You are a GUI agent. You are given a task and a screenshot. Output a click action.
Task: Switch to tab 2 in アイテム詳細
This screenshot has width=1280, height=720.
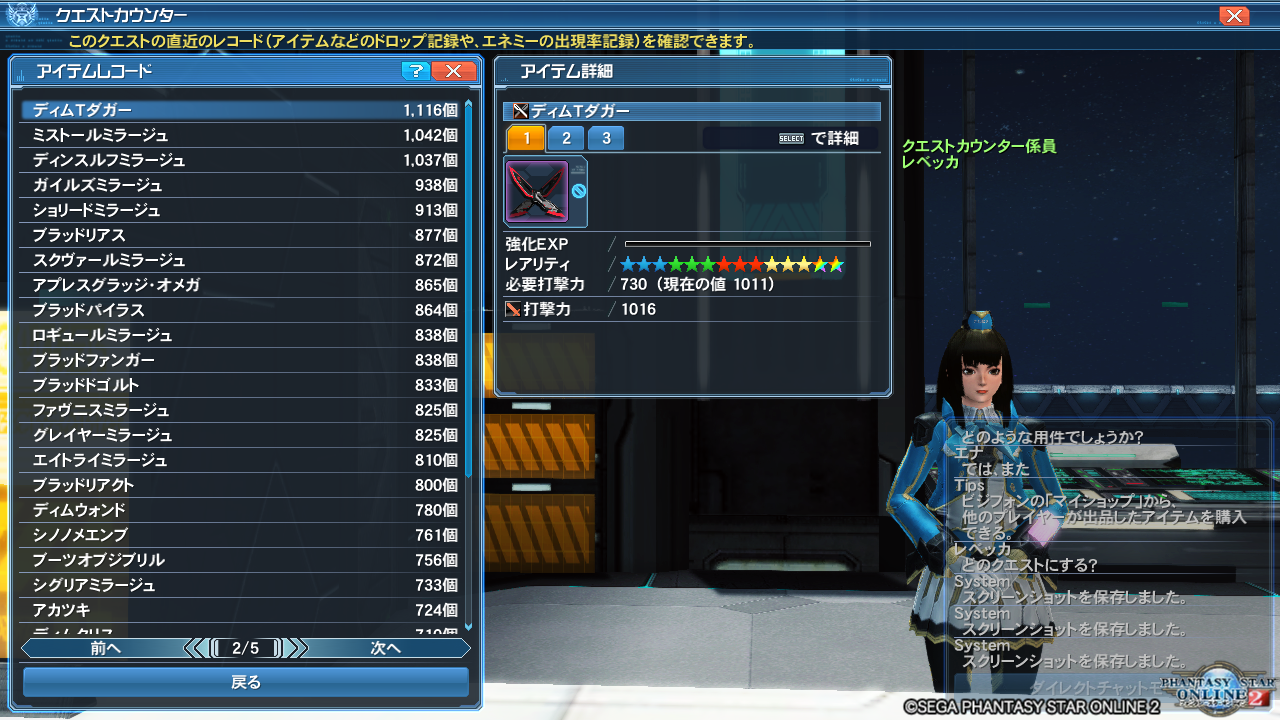566,138
